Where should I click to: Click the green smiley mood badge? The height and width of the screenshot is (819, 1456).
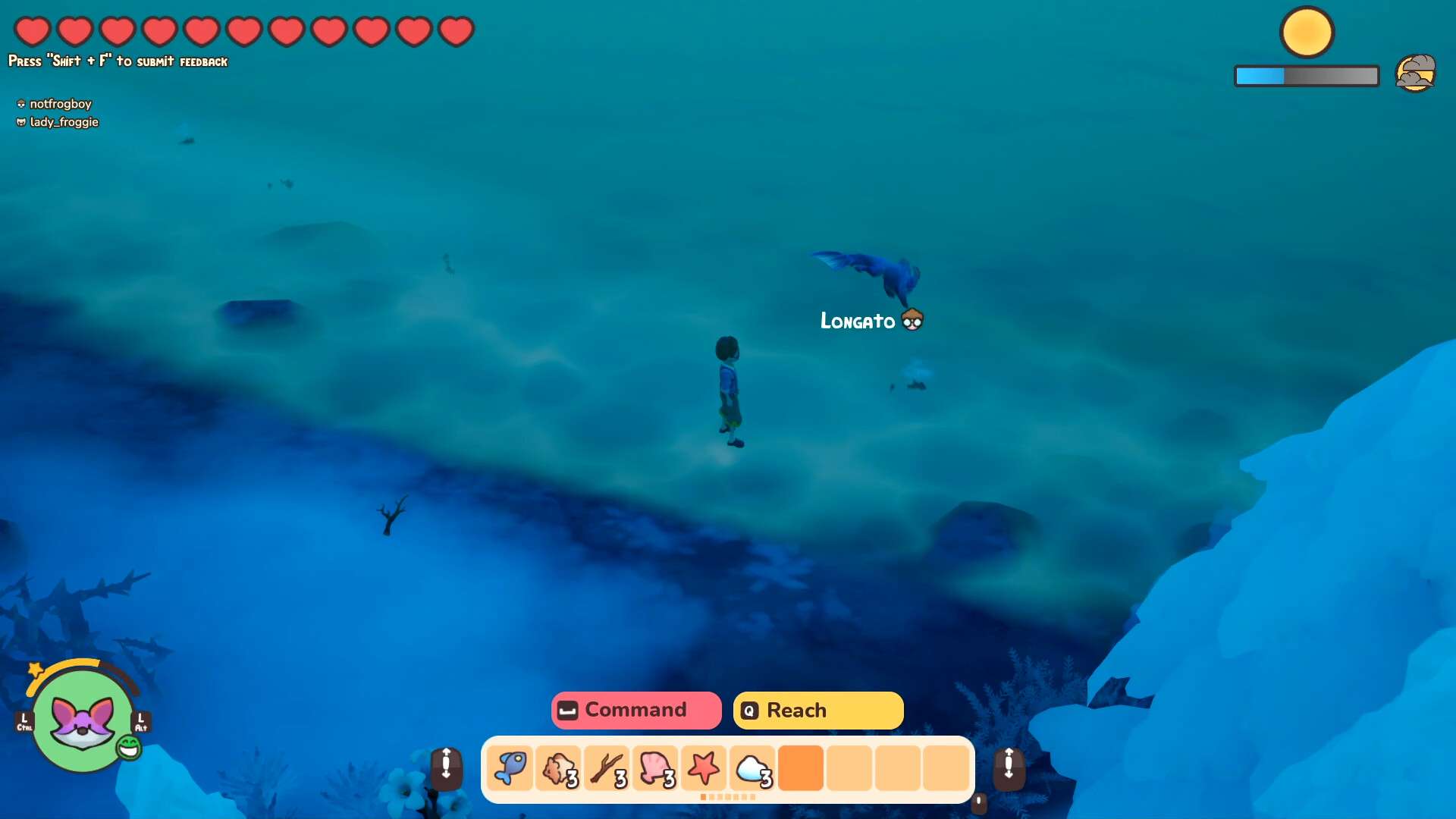[129, 748]
